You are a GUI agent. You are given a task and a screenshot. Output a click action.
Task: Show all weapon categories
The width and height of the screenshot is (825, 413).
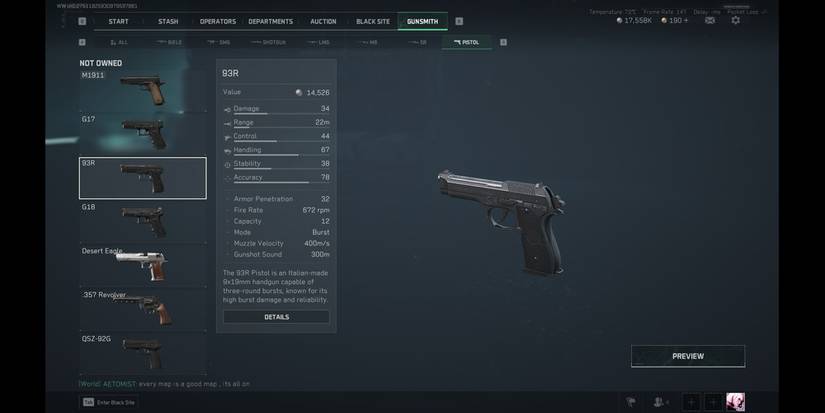coord(118,42)
